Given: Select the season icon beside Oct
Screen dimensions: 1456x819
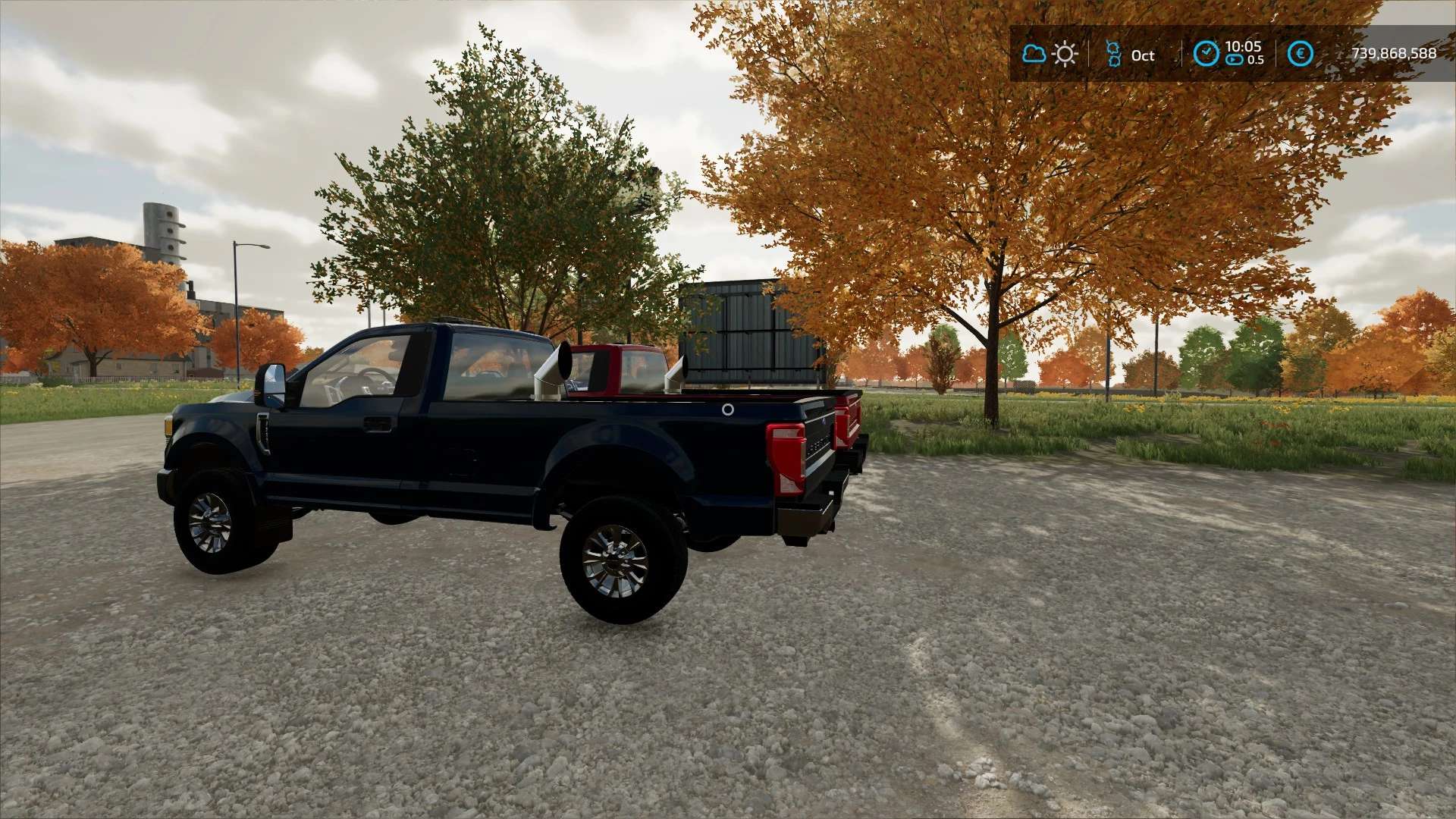Looking at the screenshot, I should click(1113, 54).
